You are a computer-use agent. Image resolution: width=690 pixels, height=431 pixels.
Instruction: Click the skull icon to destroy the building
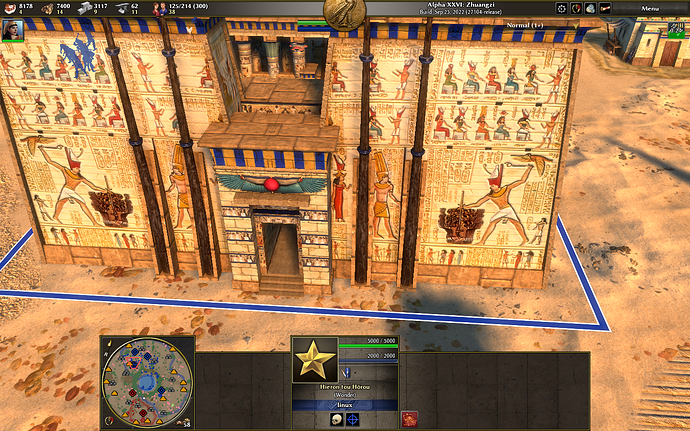pyautogui.click(x=336, y=419)
